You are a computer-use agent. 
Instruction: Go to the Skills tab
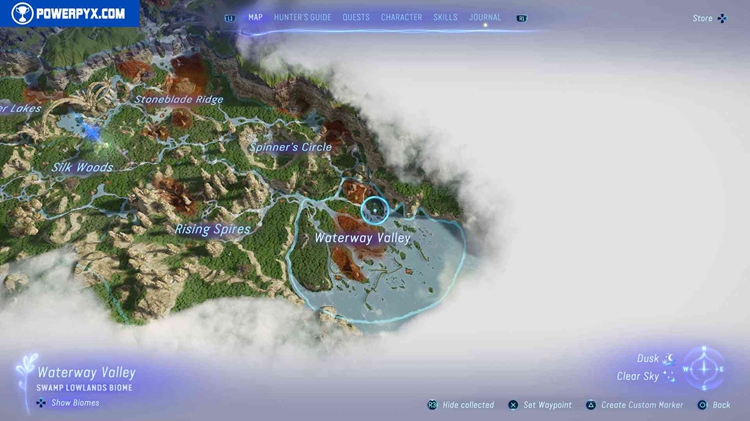[445, 17]
